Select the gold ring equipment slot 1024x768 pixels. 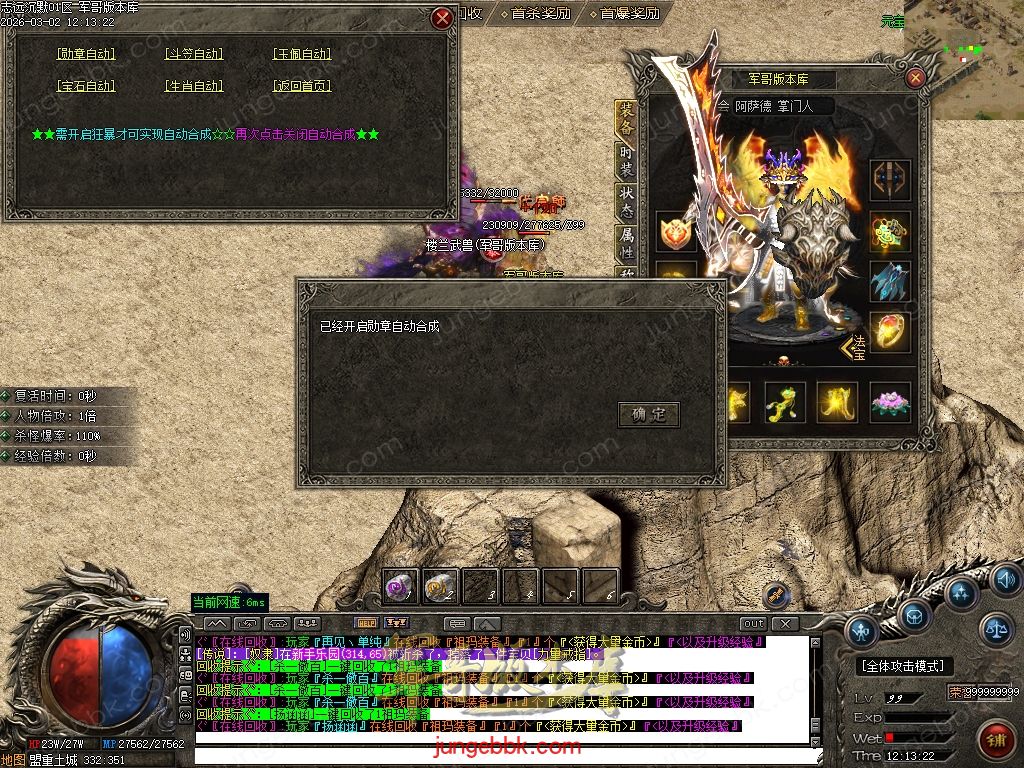(889, 330)
